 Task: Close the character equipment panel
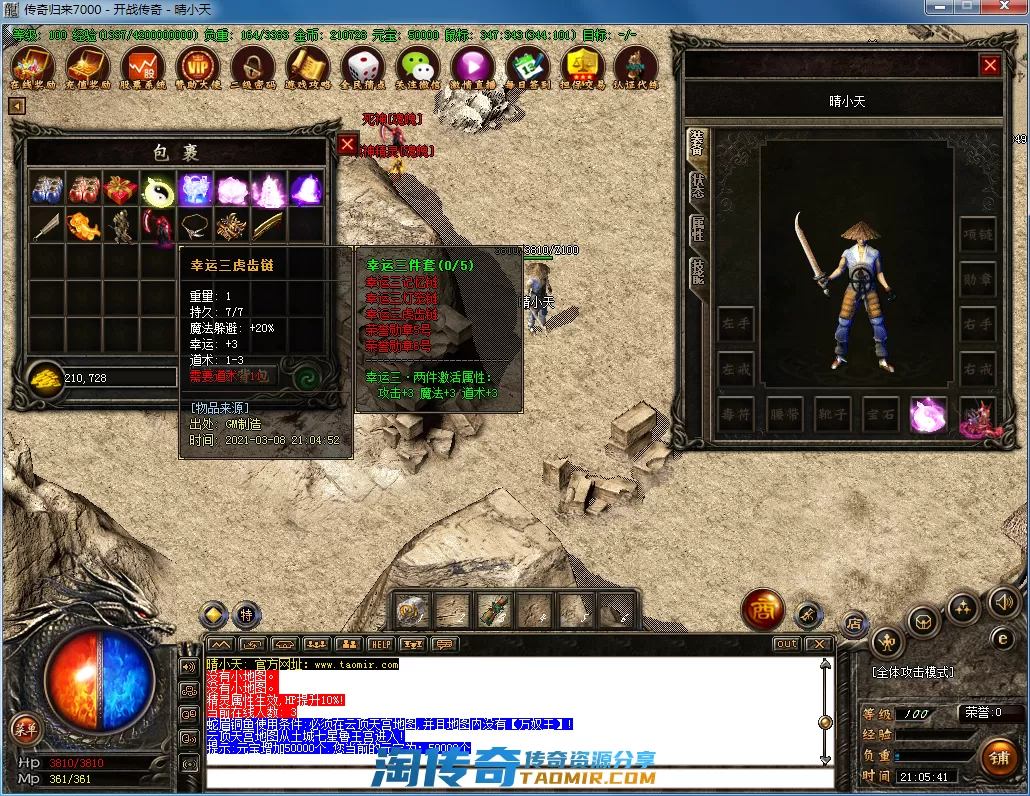tap(990, 66)
